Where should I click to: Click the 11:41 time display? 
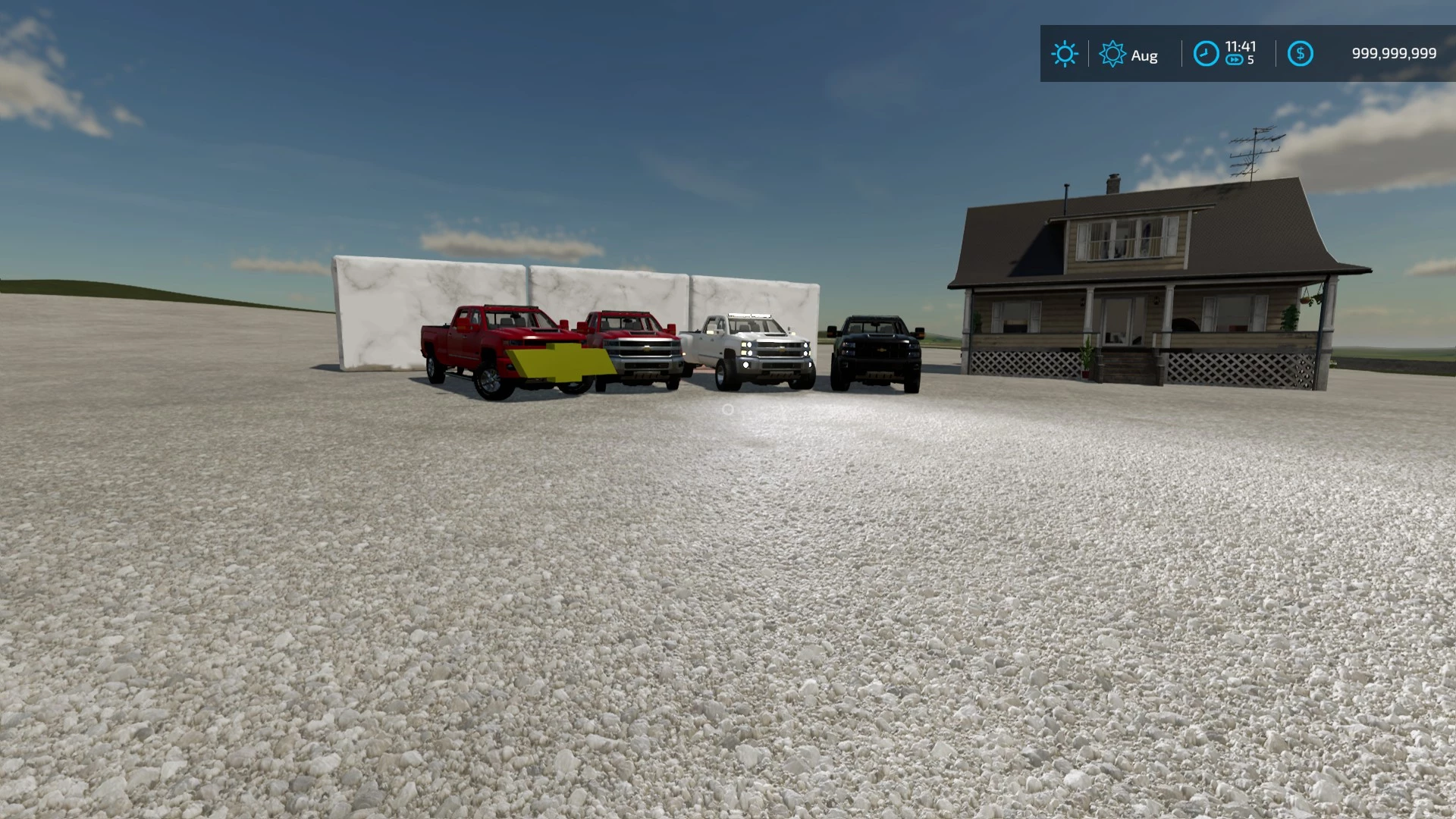[1239, 47]
